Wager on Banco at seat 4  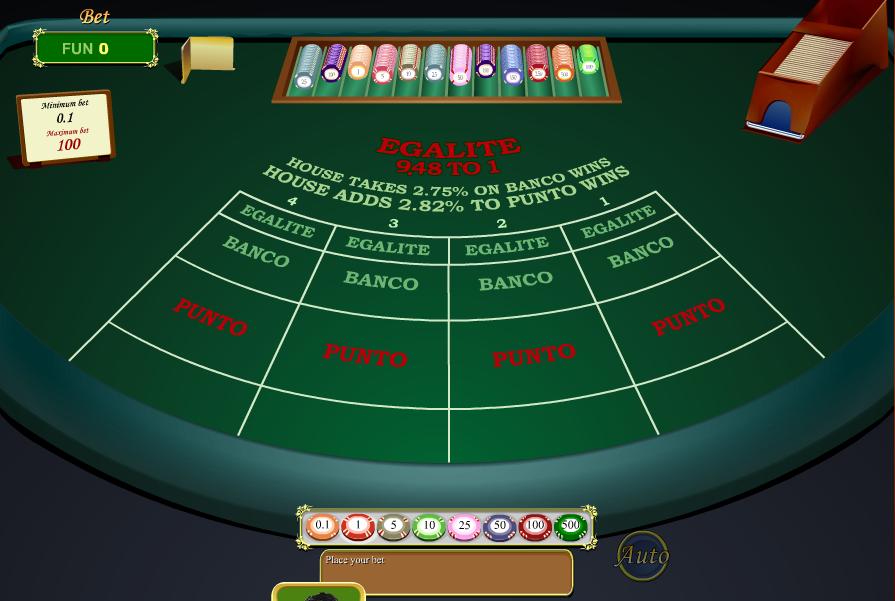[x=256, y=252]
